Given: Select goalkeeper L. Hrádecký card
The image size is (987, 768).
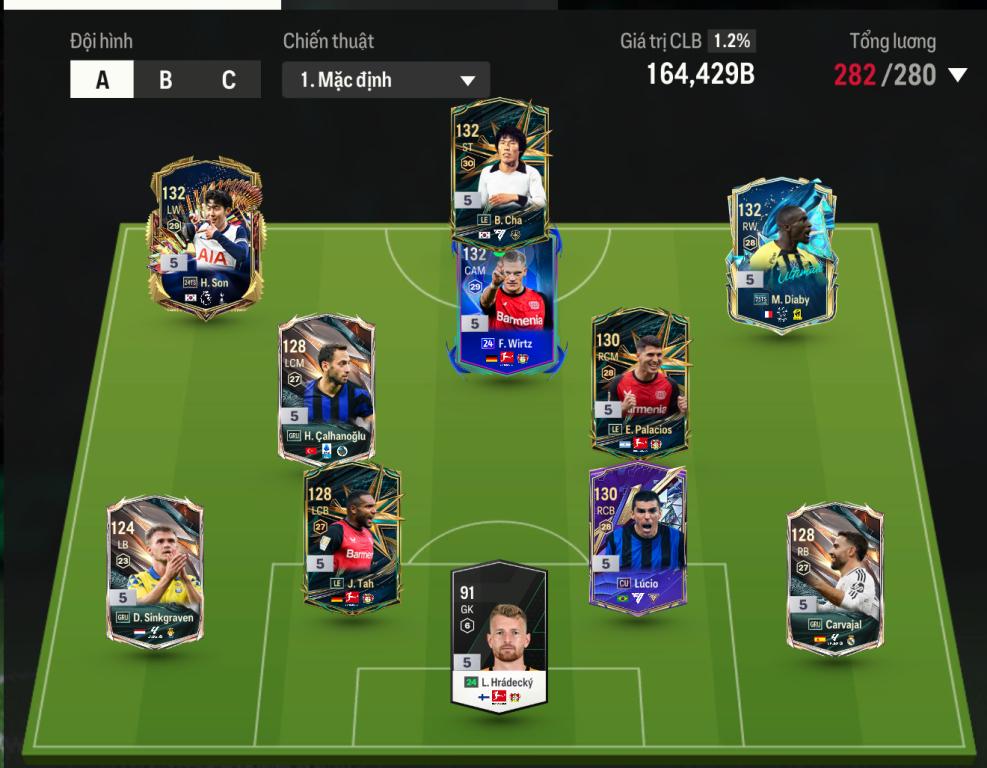Looking at the screenshot, I should click(x=499, y=635).
